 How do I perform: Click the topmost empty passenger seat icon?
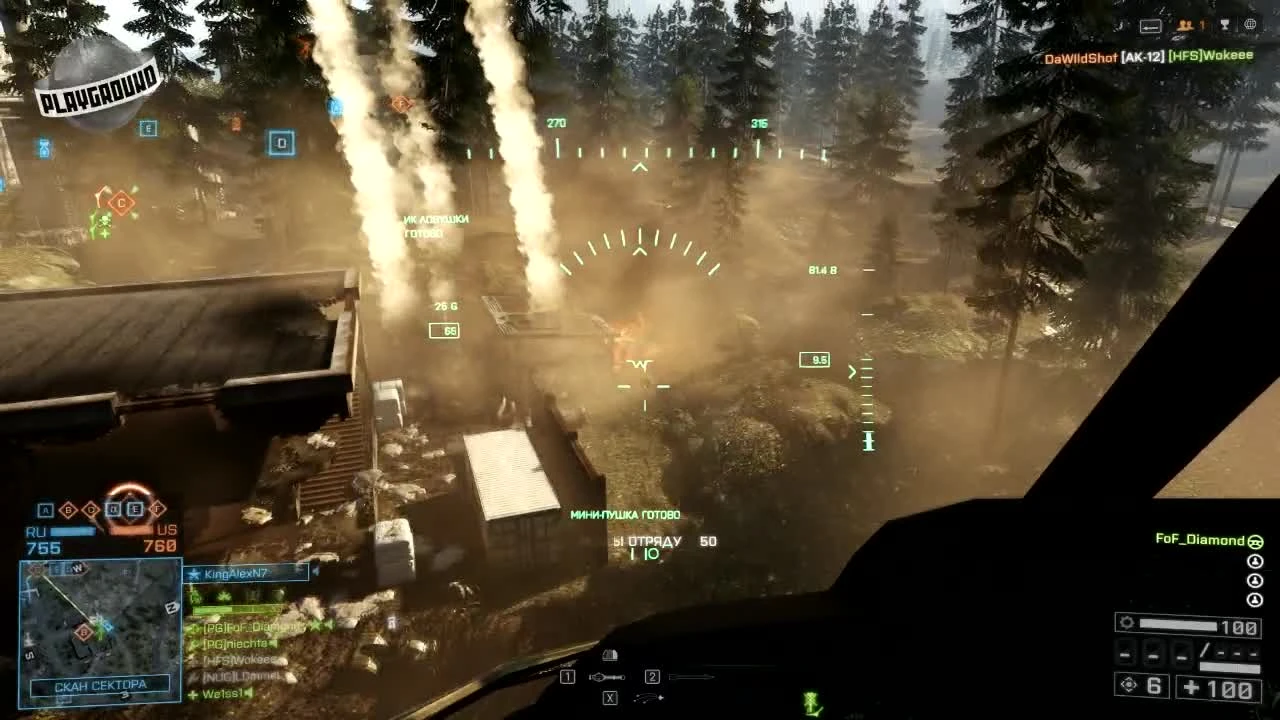(1255, 562)
